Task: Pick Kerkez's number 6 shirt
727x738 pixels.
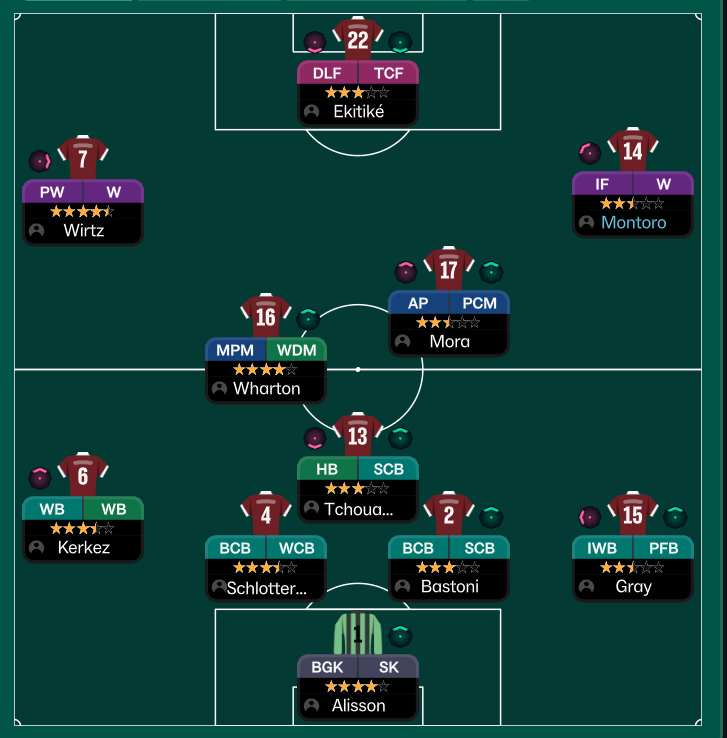Action: tap(82, 476)
